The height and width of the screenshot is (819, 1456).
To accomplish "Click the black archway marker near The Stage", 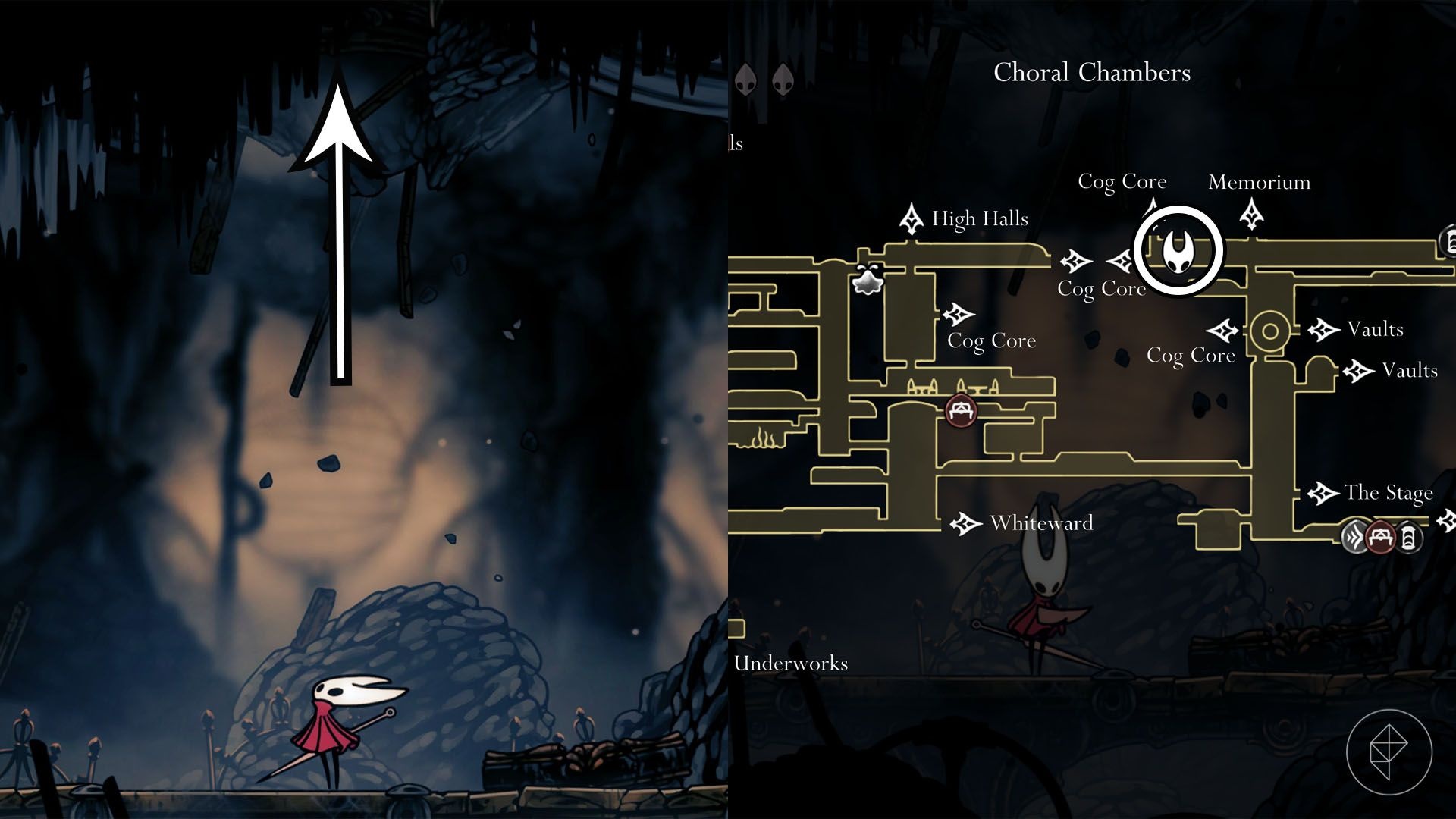I will tap(1407, 538).
